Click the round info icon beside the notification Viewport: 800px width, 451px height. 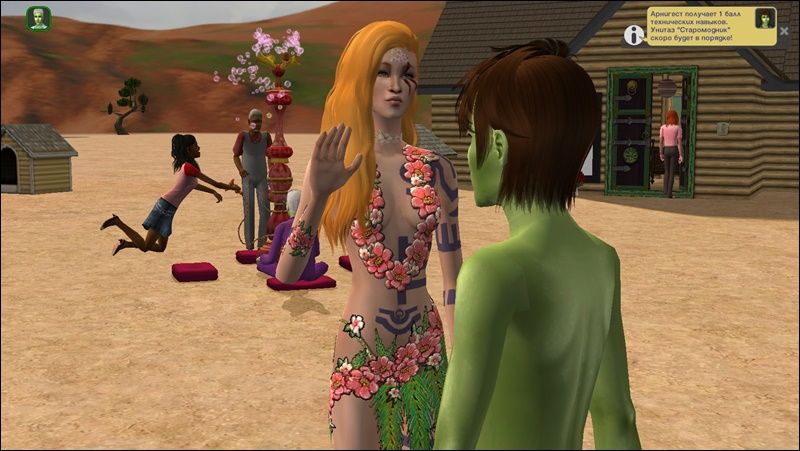(x=633, y=34)
